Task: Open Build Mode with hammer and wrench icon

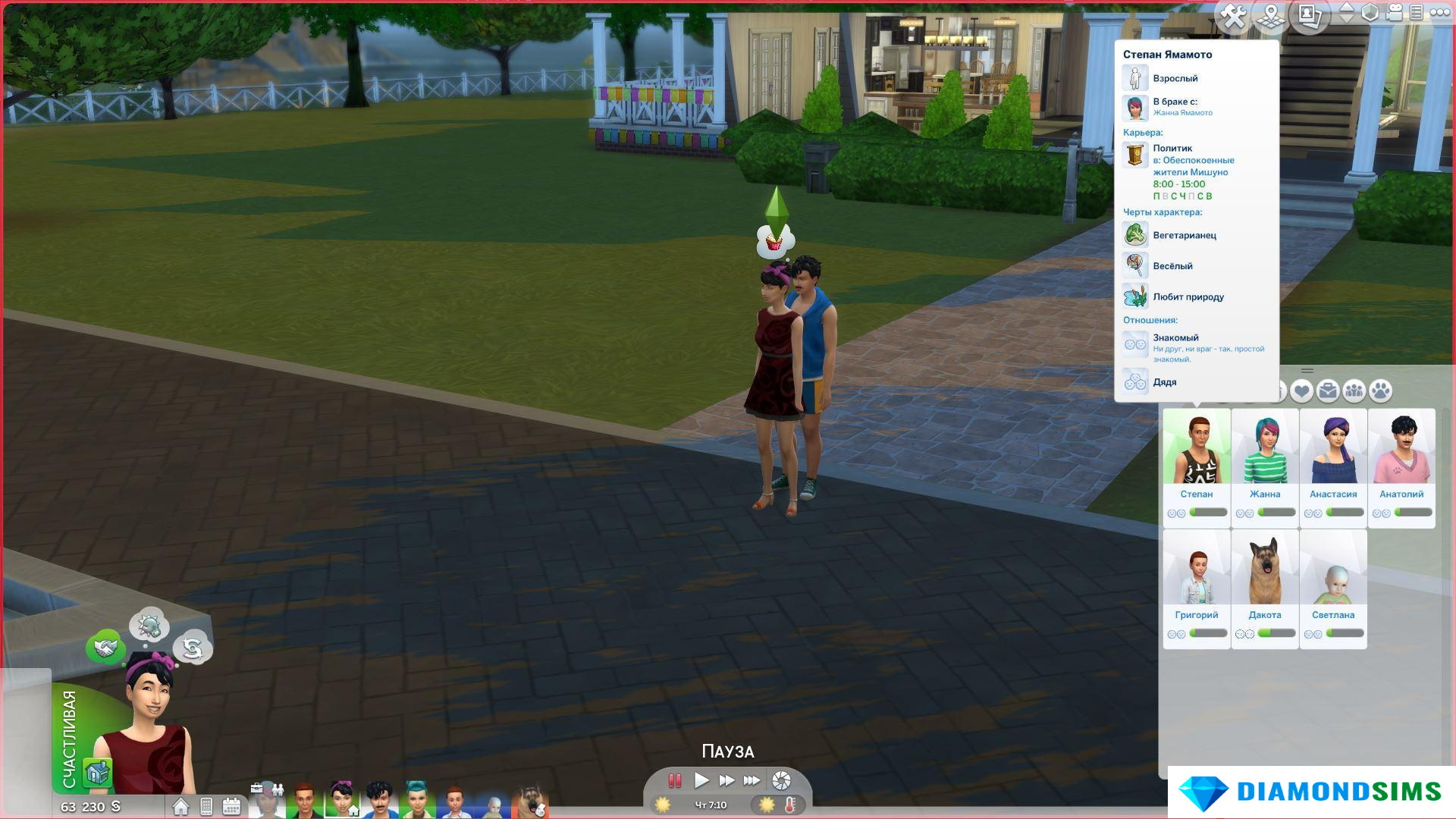Action: coord(1234,16)
